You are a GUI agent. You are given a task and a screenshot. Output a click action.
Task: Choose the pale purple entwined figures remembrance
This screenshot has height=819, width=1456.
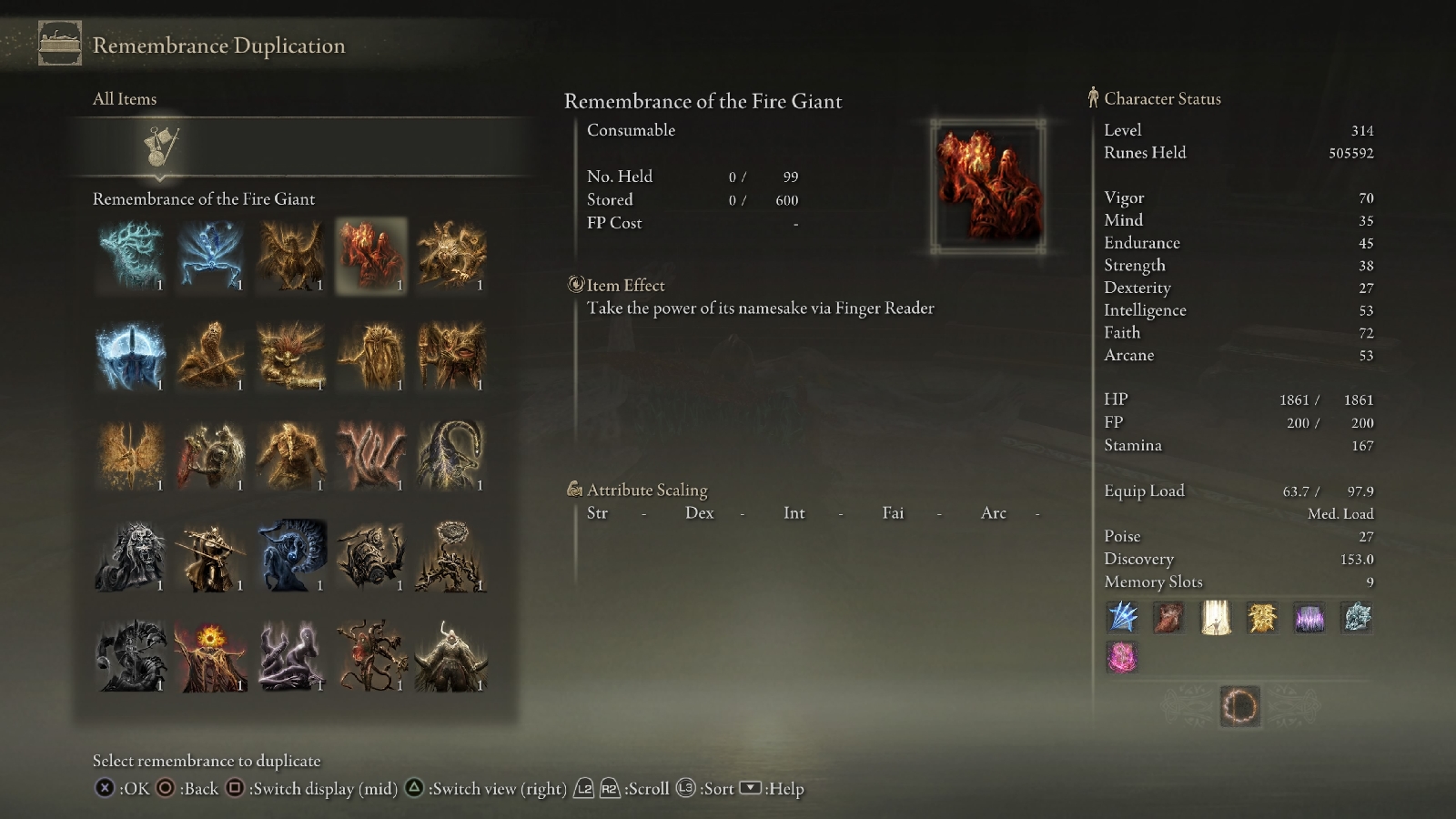point(290,656)
